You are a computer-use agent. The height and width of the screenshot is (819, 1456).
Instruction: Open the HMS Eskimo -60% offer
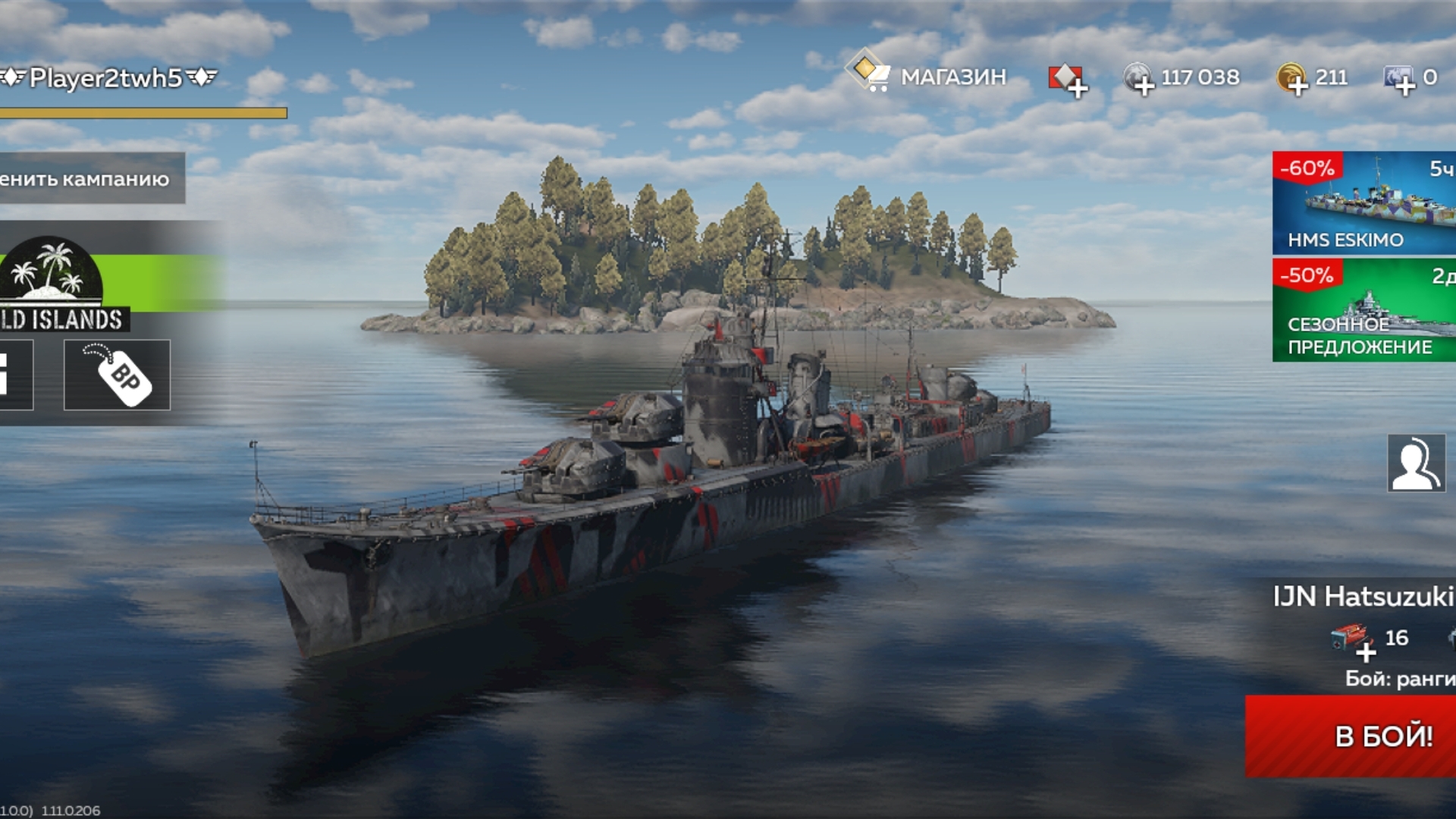pos(1363,202)
